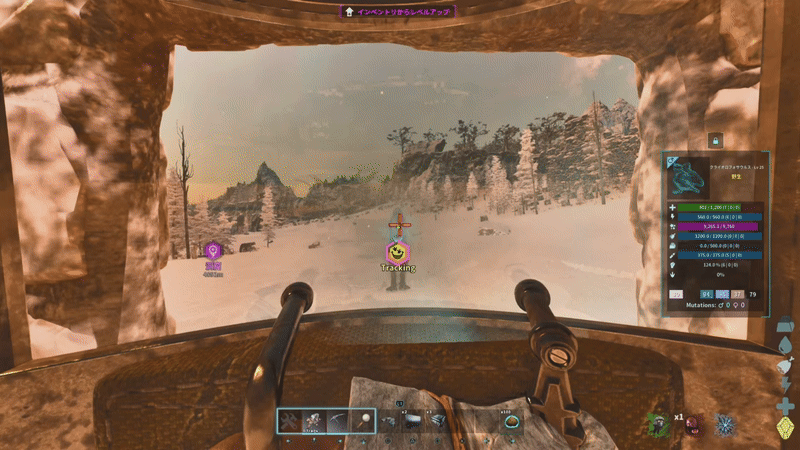The width and height of the screenshot is (800, 450).
Task: Click the Tracking marker icon
Action: click(397, 252)
